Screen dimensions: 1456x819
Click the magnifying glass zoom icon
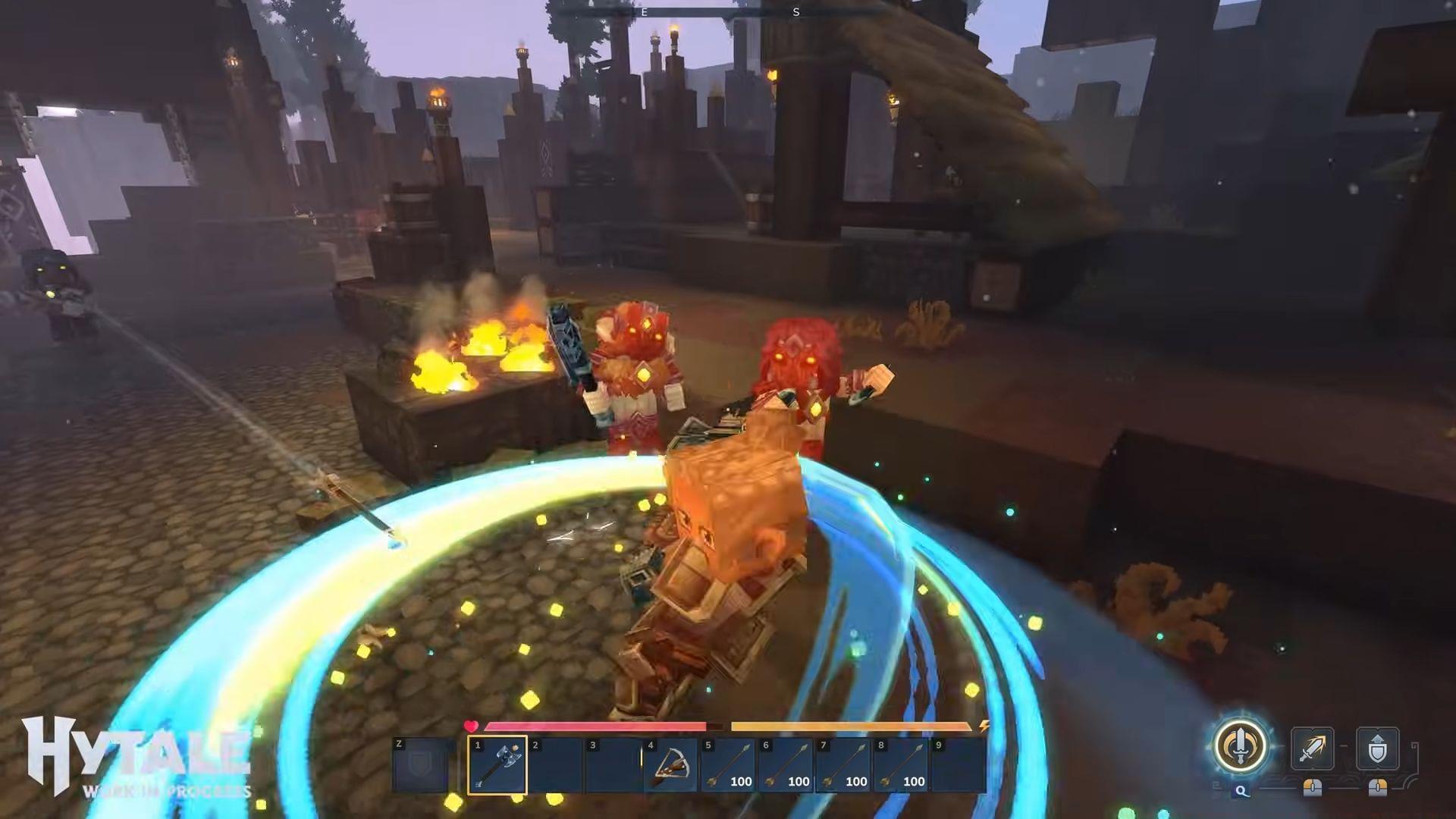1242,791
